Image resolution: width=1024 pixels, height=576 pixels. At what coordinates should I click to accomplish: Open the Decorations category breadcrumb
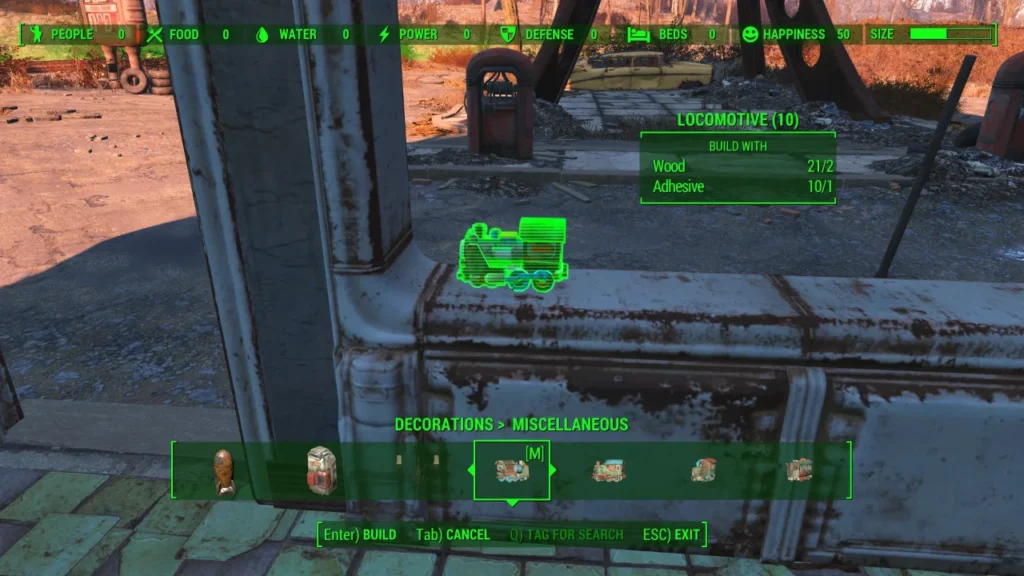click(443, 424)
